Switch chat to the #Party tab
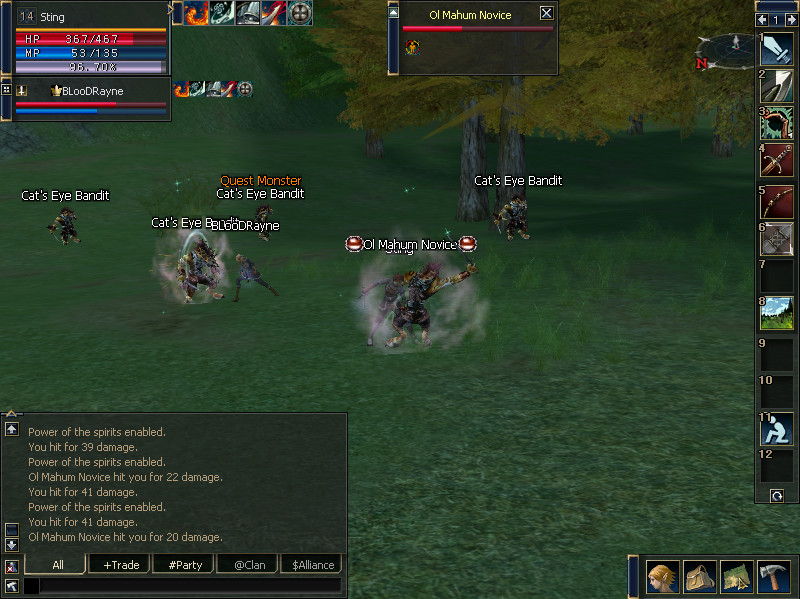Screen dimensions: 800x599 184,565
